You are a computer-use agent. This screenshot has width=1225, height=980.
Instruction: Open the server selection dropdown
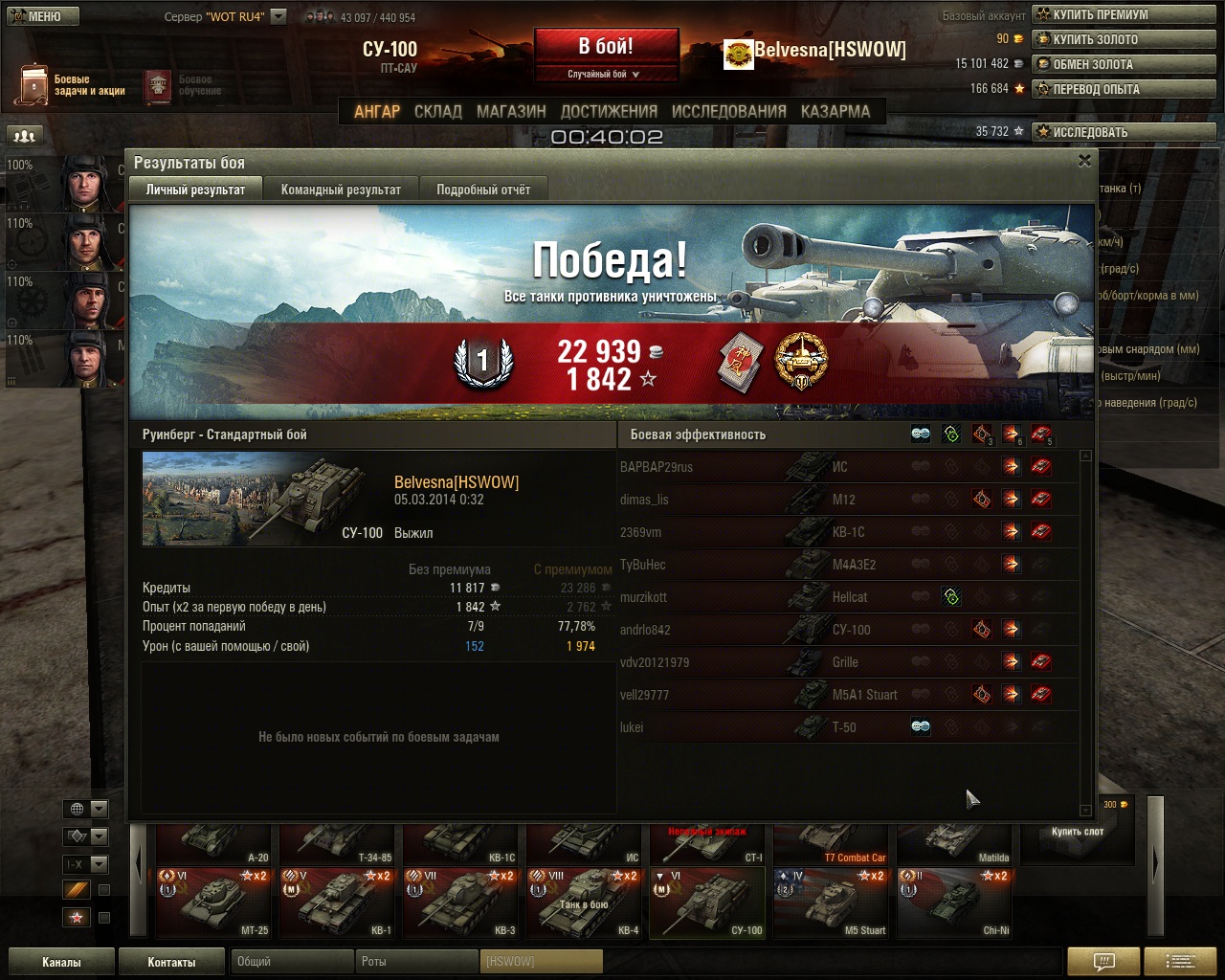click(278, 16)
